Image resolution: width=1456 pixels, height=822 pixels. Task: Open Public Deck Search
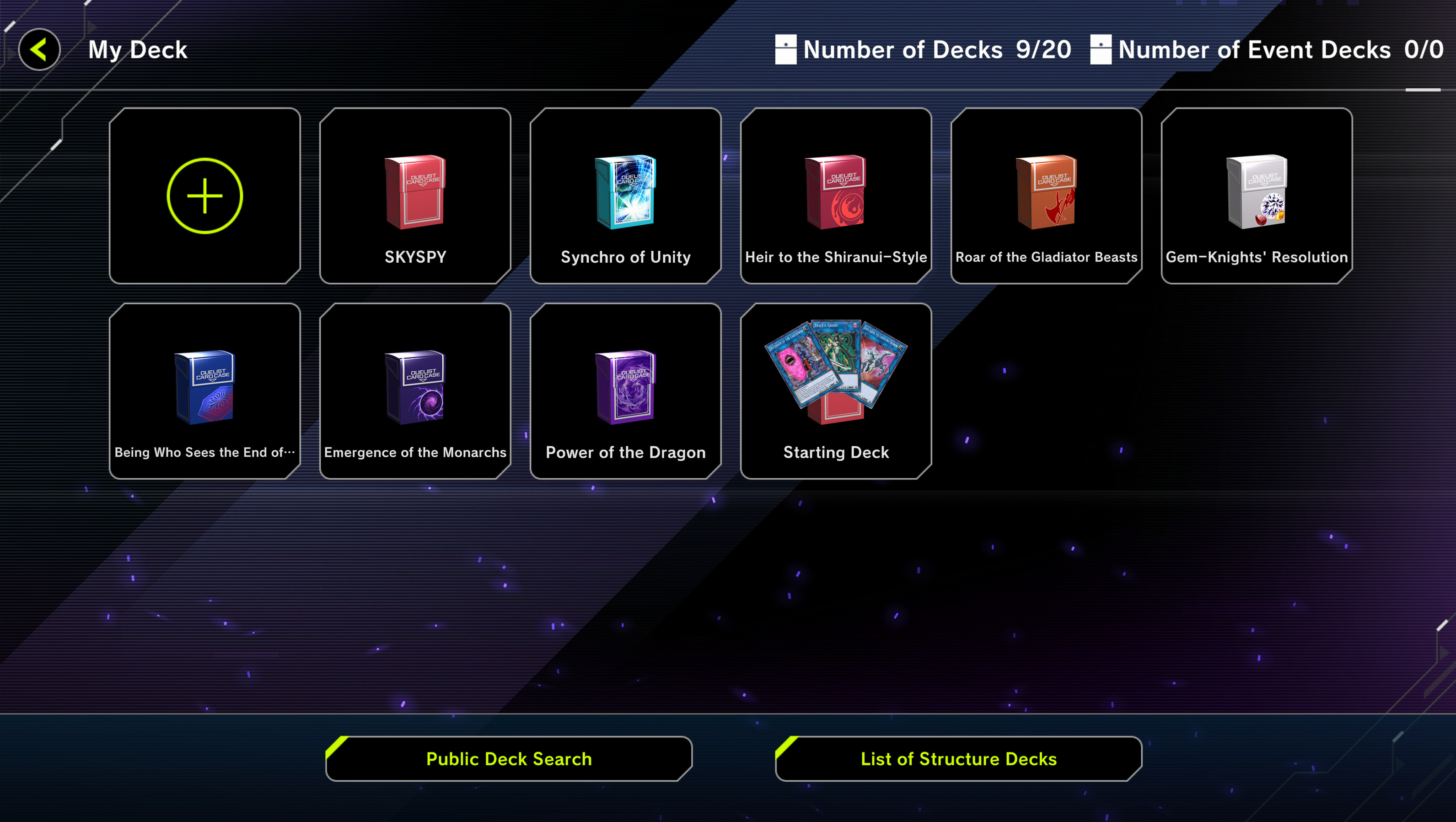click(509, 759)
